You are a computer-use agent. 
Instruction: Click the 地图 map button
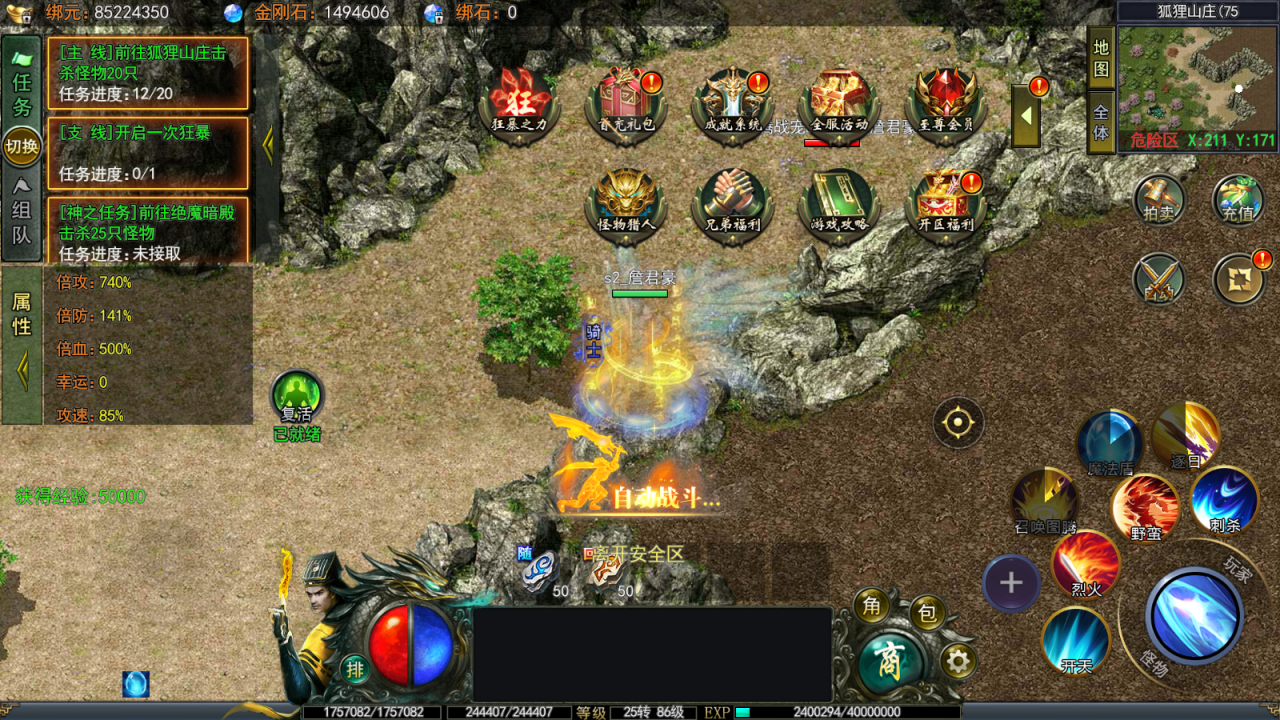coord(1101,60)
